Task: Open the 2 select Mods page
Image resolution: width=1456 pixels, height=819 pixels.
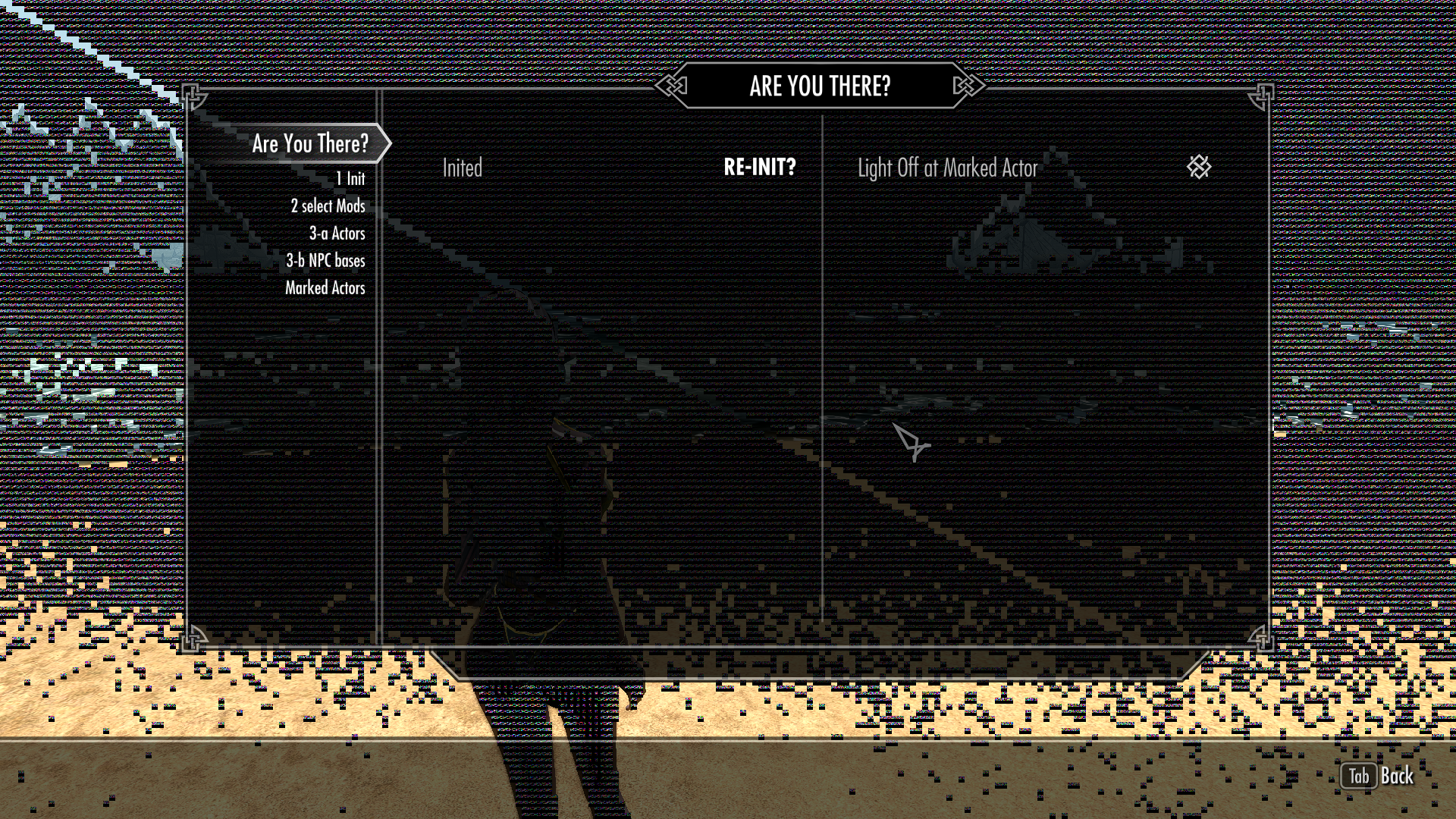Action: pos(328,206)
